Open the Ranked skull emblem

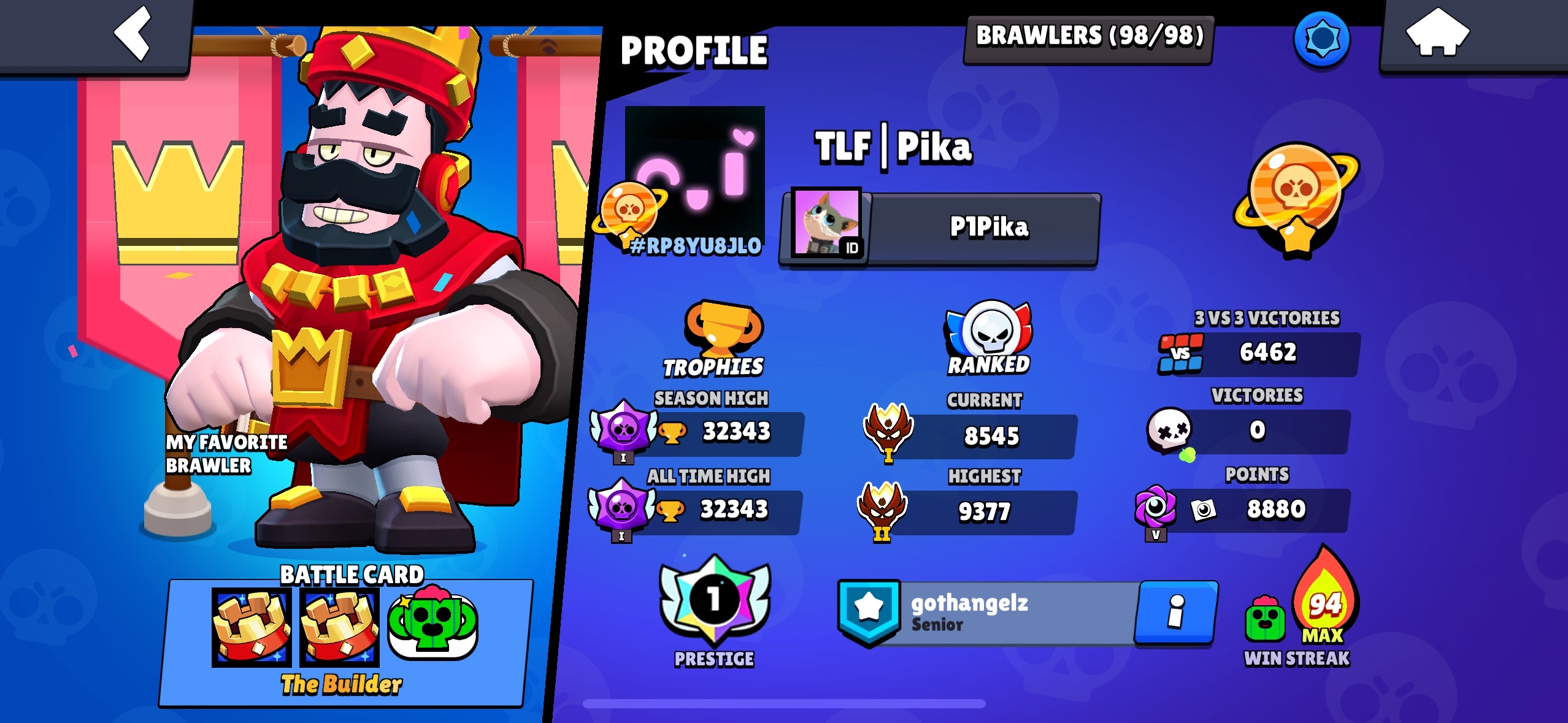coord(989,331)
